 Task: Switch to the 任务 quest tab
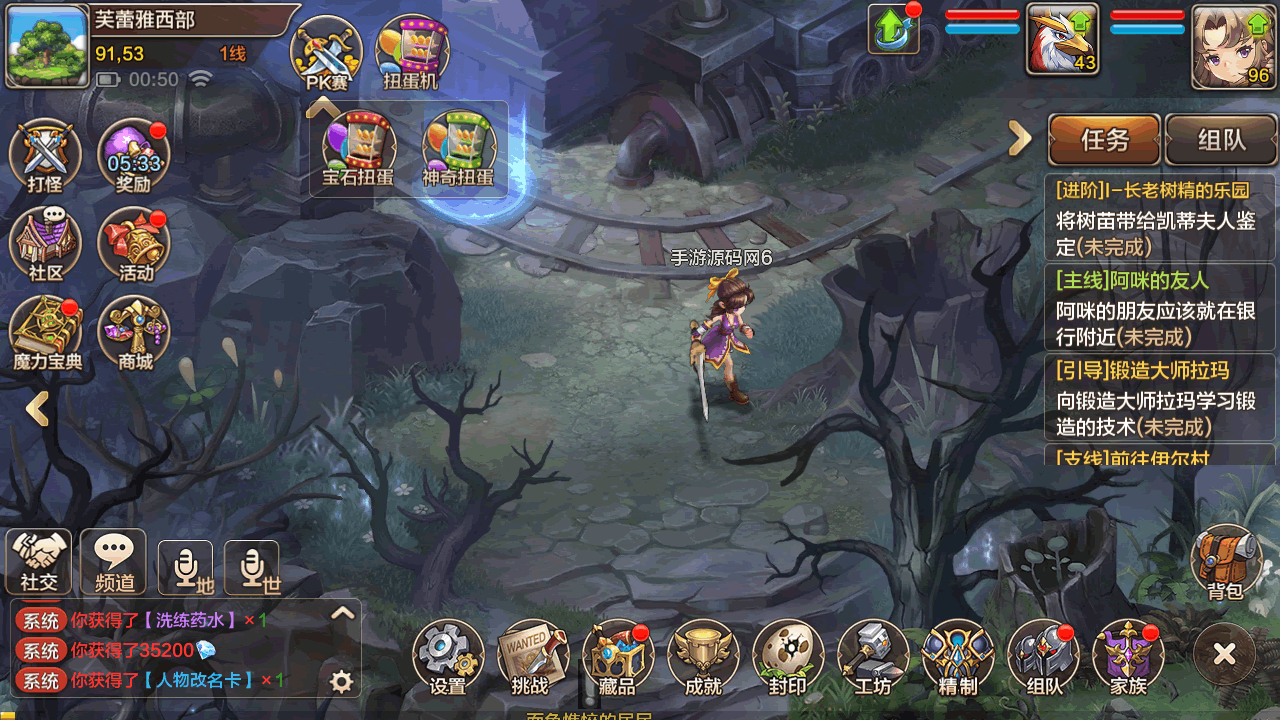click(x=1104, y=140)
